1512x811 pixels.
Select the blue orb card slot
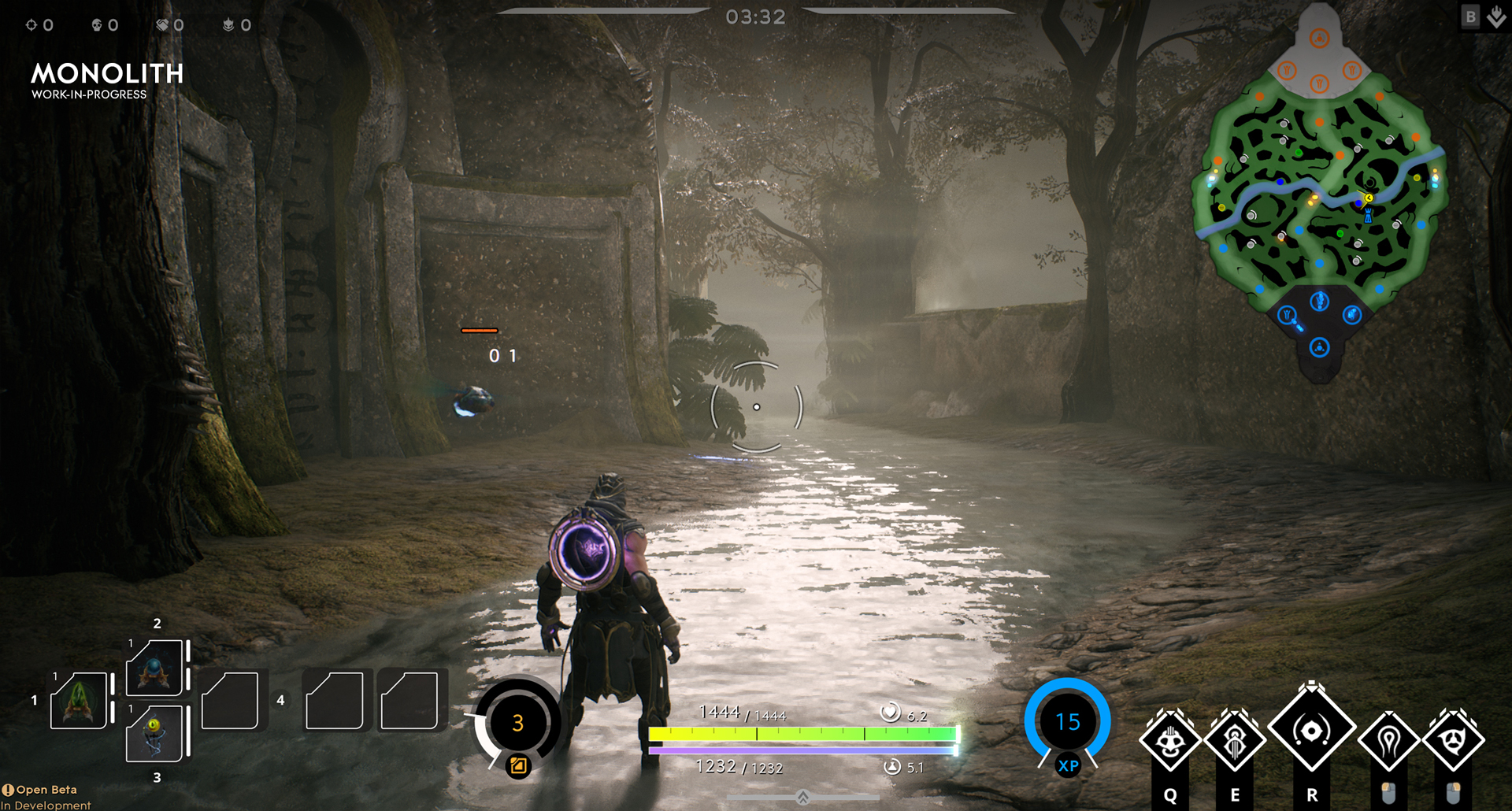(155, 668)
